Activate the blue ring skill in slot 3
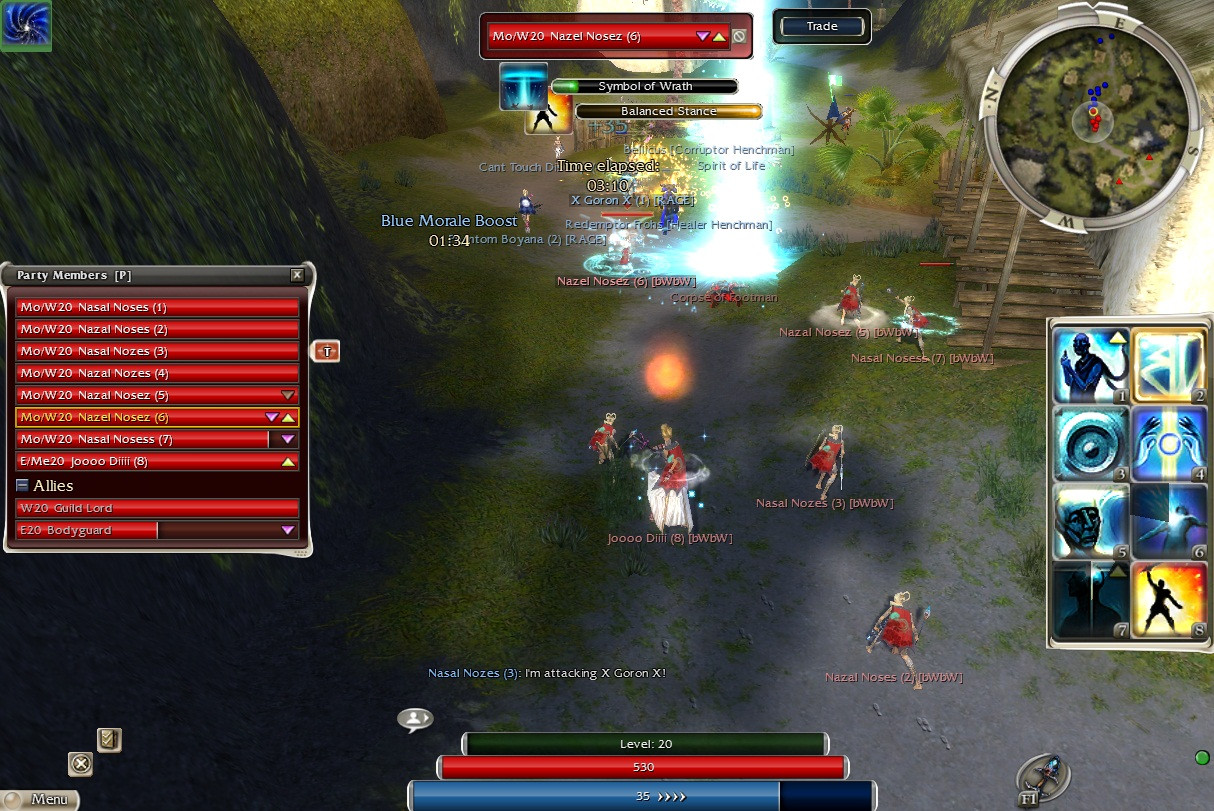Viewport: 1214px width, 811px height. tap(1091, 444)
